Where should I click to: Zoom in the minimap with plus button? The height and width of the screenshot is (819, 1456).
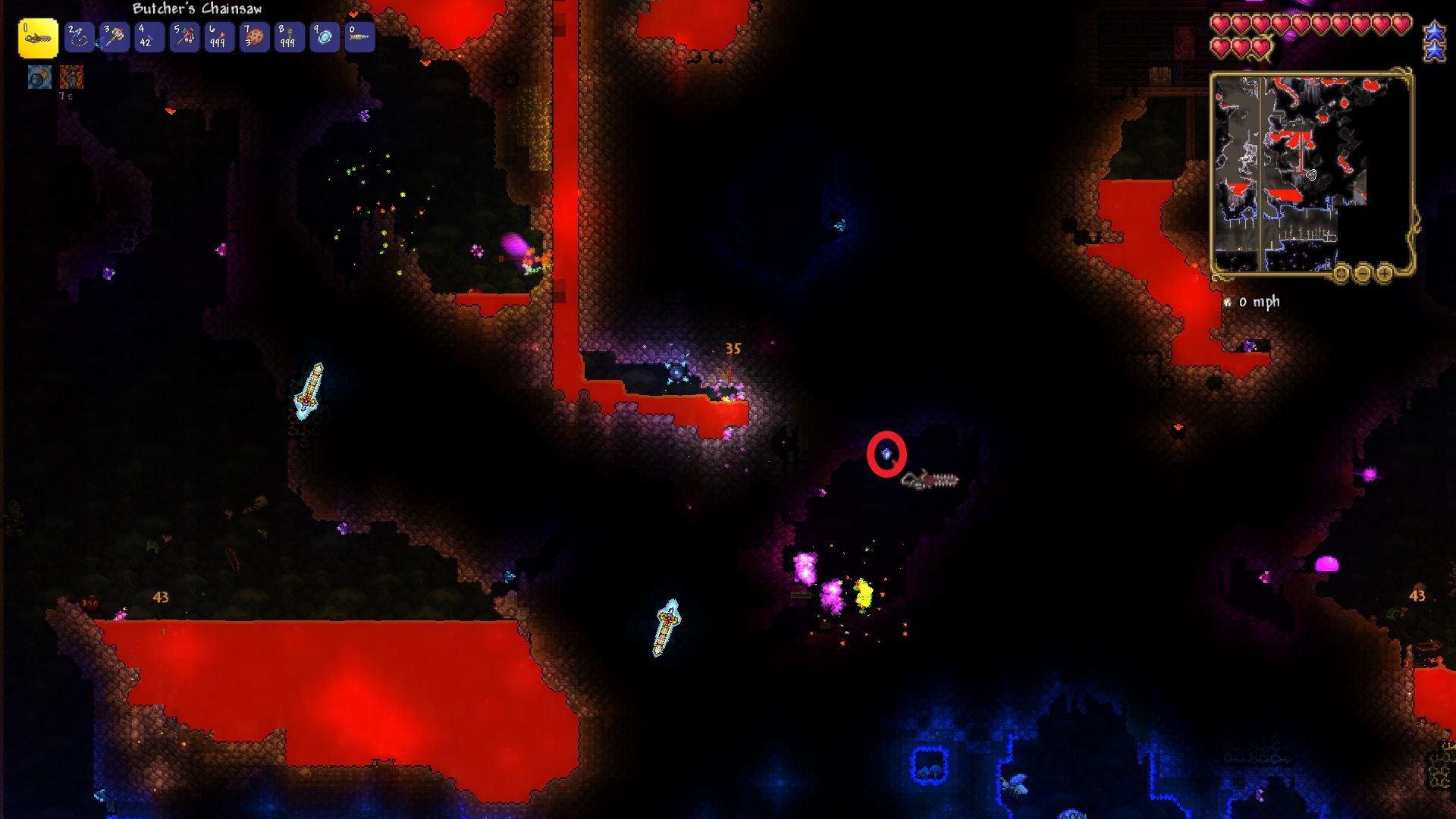click(x=1384, y=273)
